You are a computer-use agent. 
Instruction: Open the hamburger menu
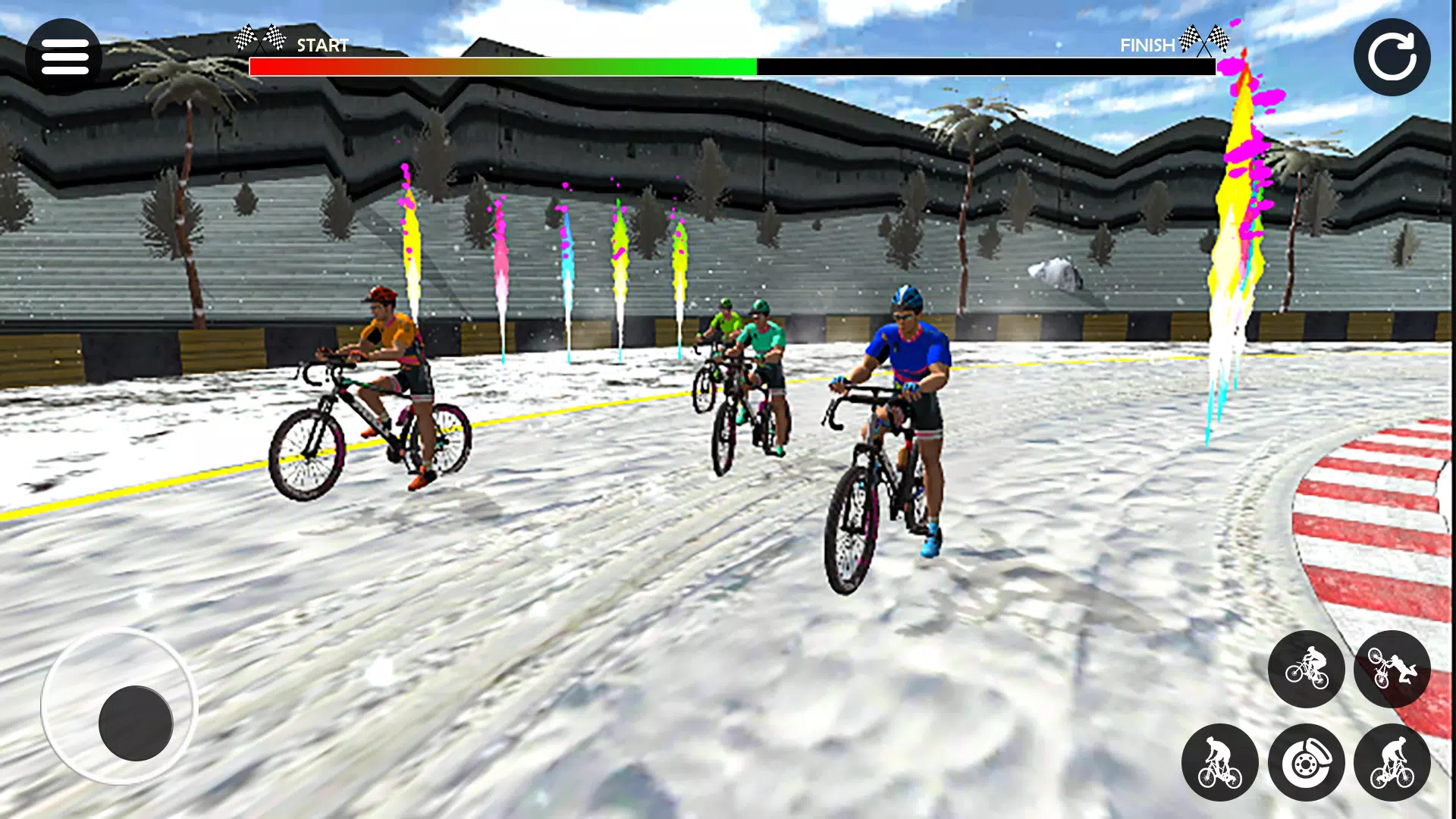click(x=64, y=58)
